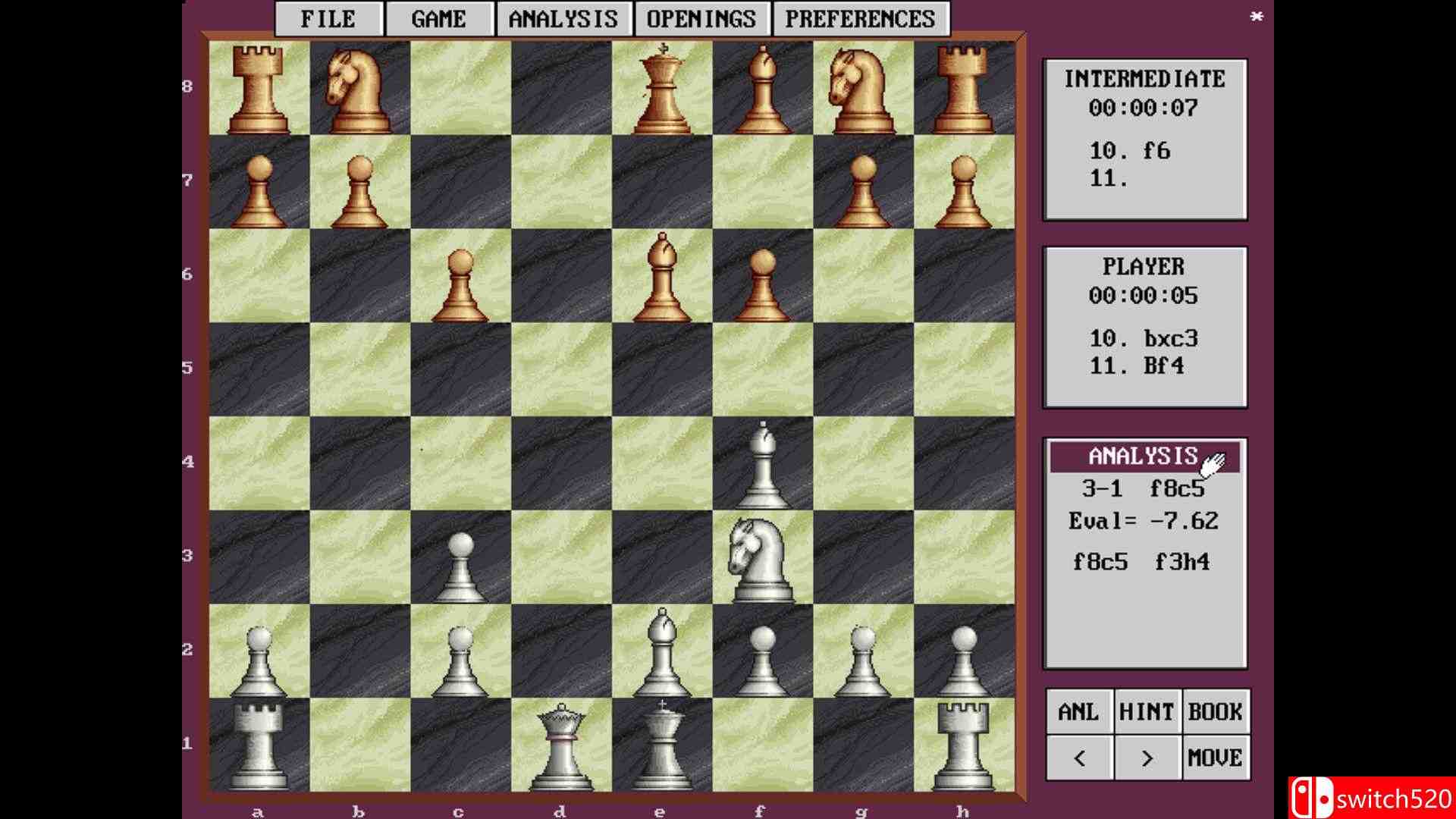This screenshot has height=819, width=1456.
Task: Open the PREFERENCES menu
Action: (859, 17)
